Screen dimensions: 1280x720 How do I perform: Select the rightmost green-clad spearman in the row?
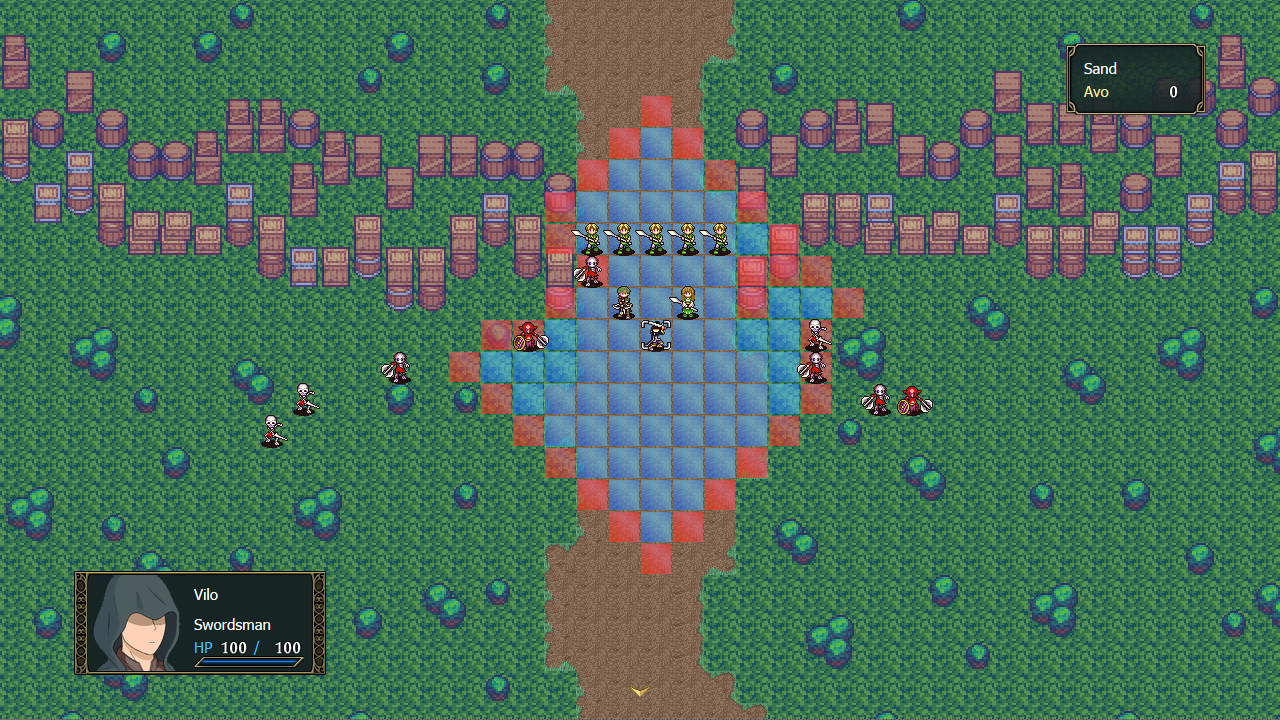pos(720,238)
